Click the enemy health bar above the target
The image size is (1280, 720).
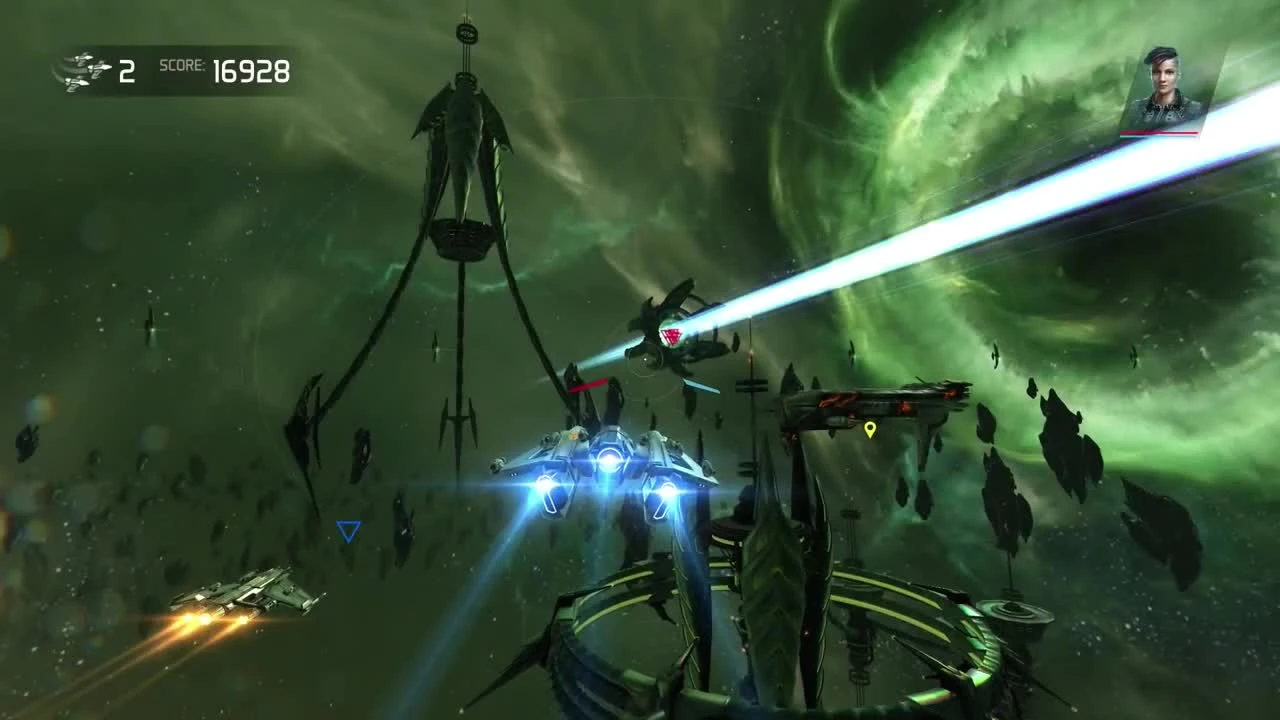[590, 385]
